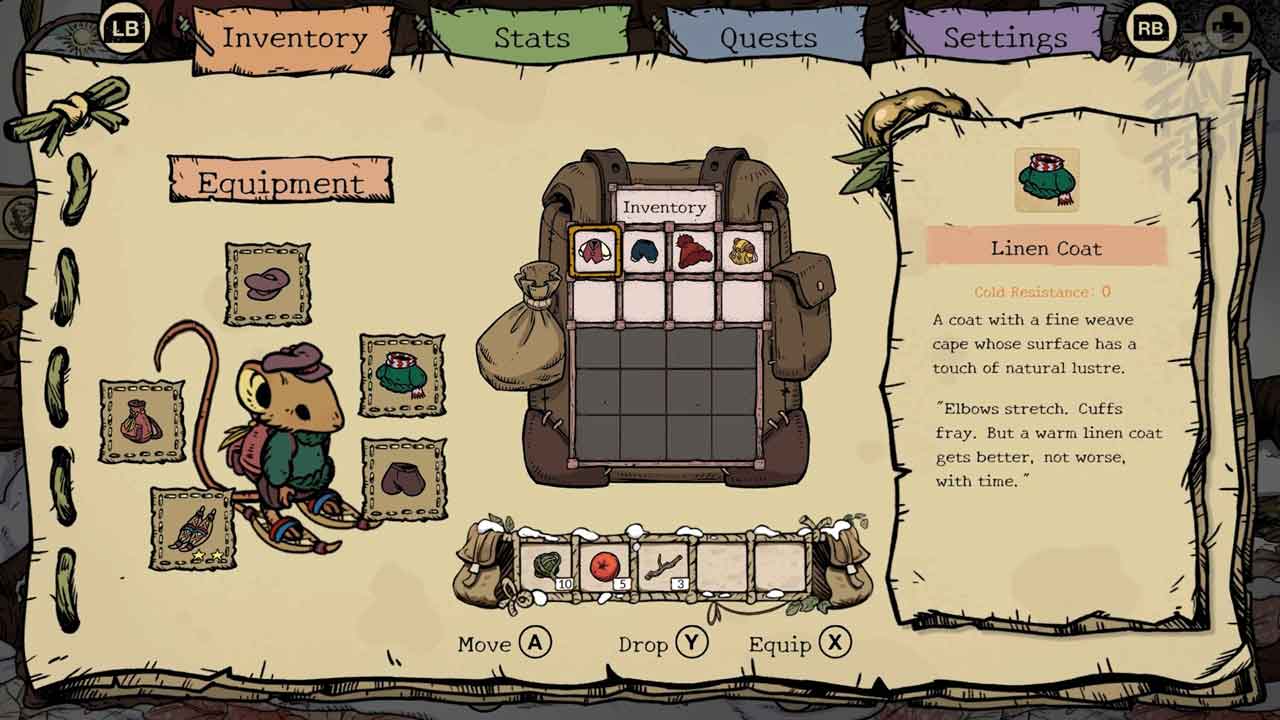
Task: Select the red bobble hat item
Action: tap(694, 250)
